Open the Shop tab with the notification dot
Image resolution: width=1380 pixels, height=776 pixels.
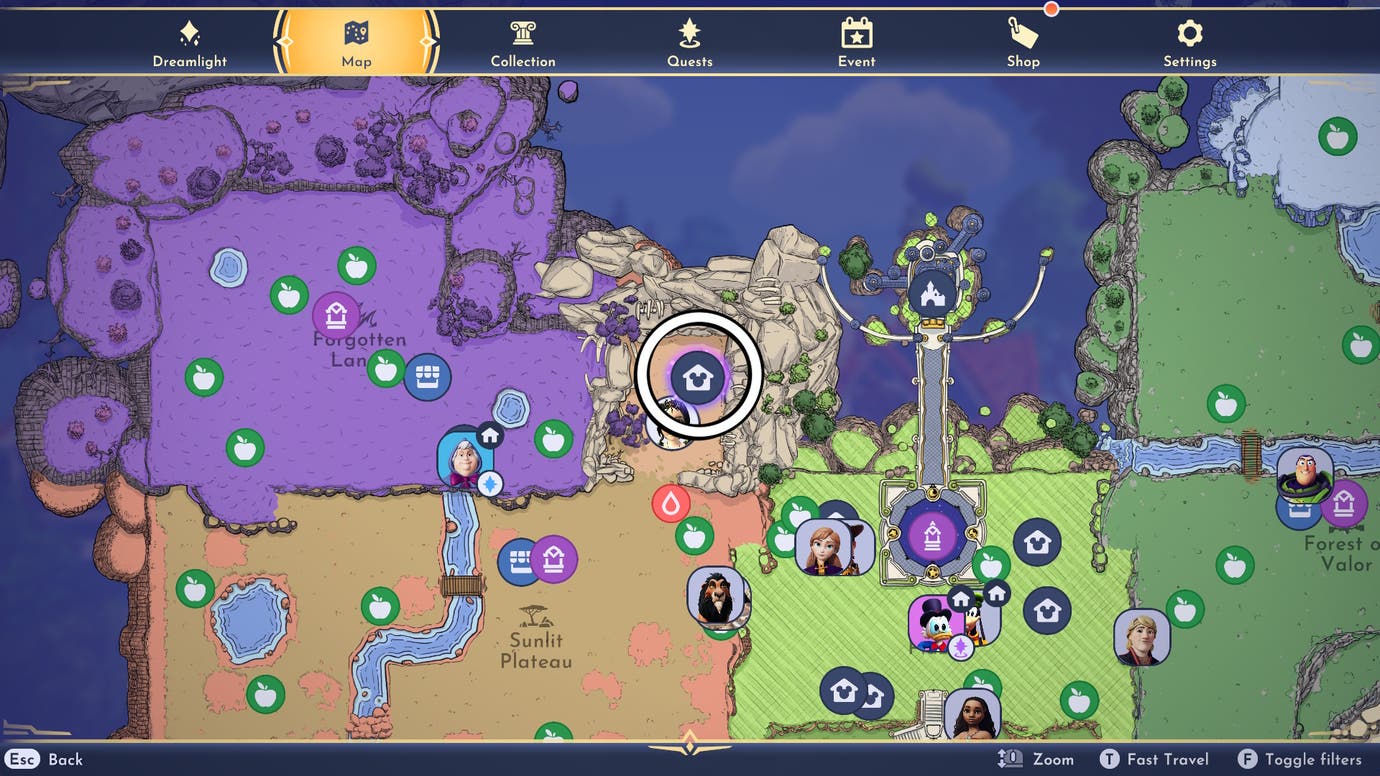1022,40
